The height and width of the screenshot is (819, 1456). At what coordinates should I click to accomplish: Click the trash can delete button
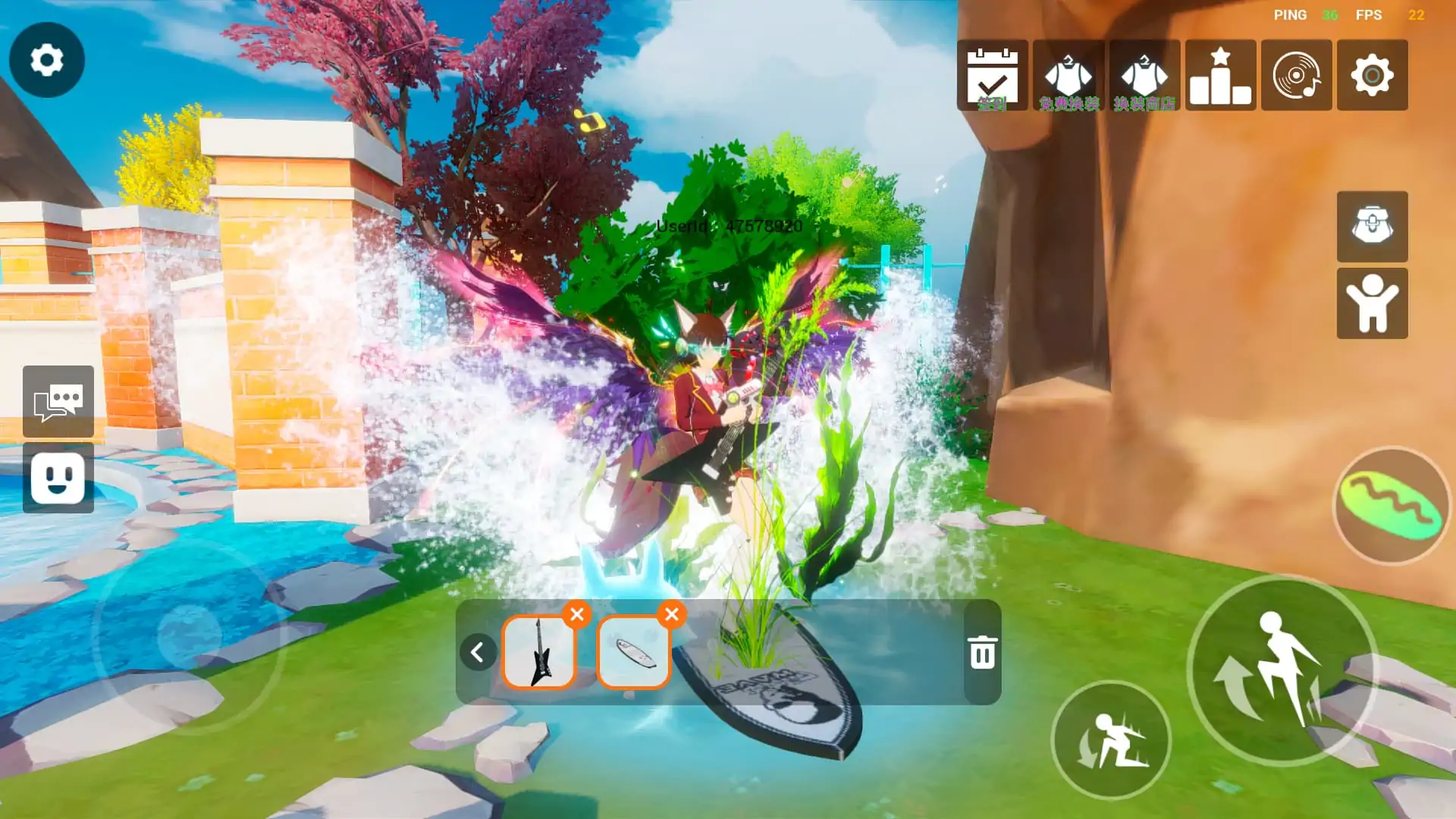(x=982, y=652)
